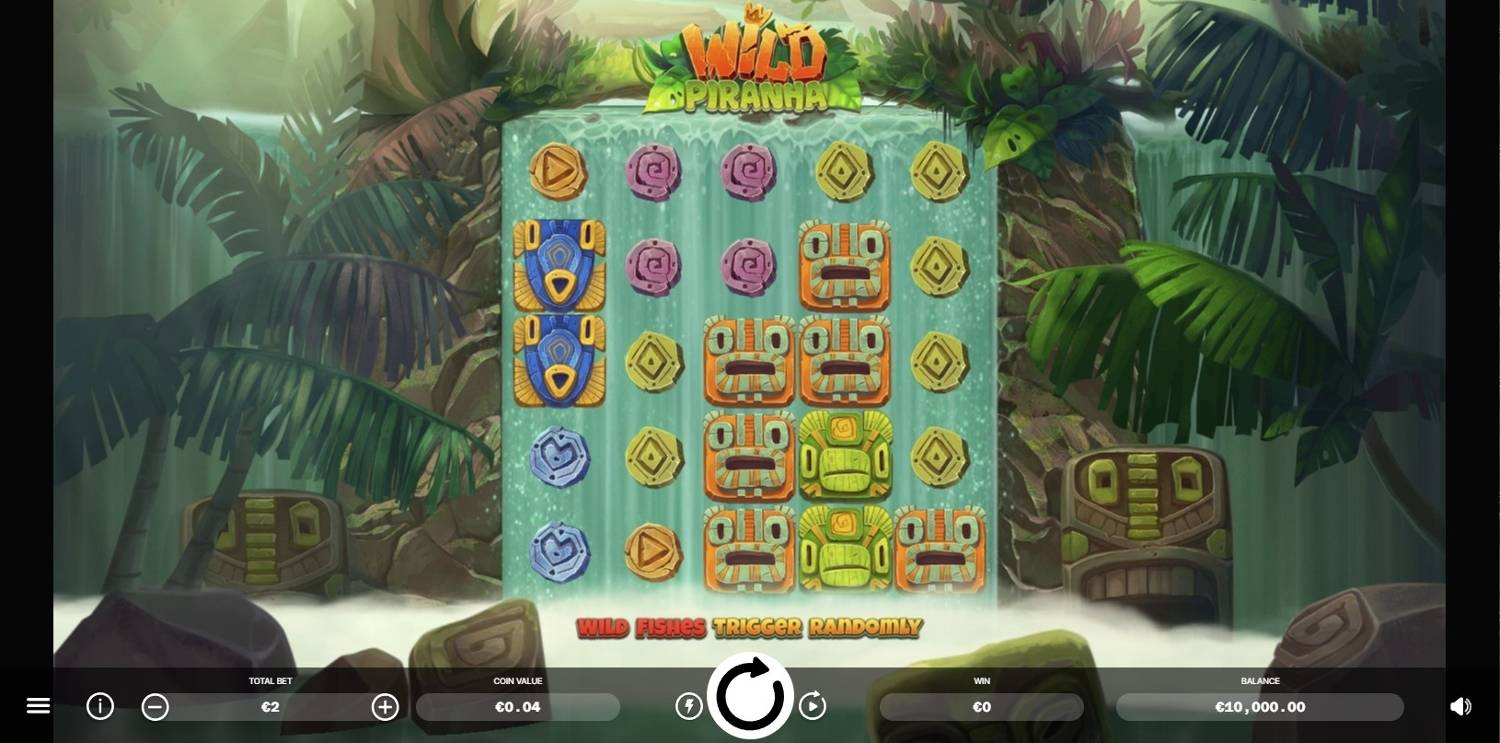Click a gold coin diamond symbol
Screen dimensions: 1500x743
938,173
